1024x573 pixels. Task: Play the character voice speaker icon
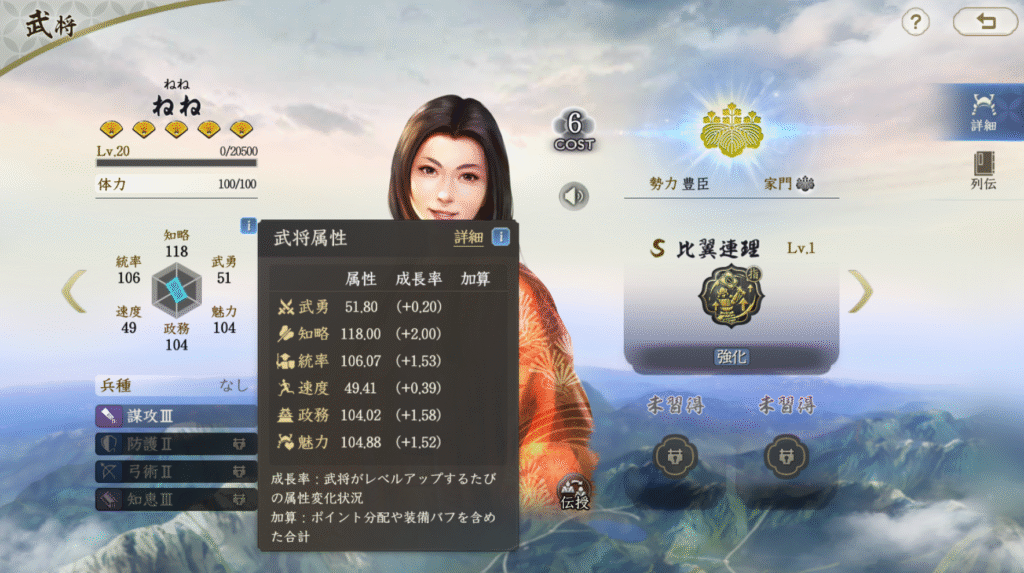pyautogui.click(x=574, y=196)
